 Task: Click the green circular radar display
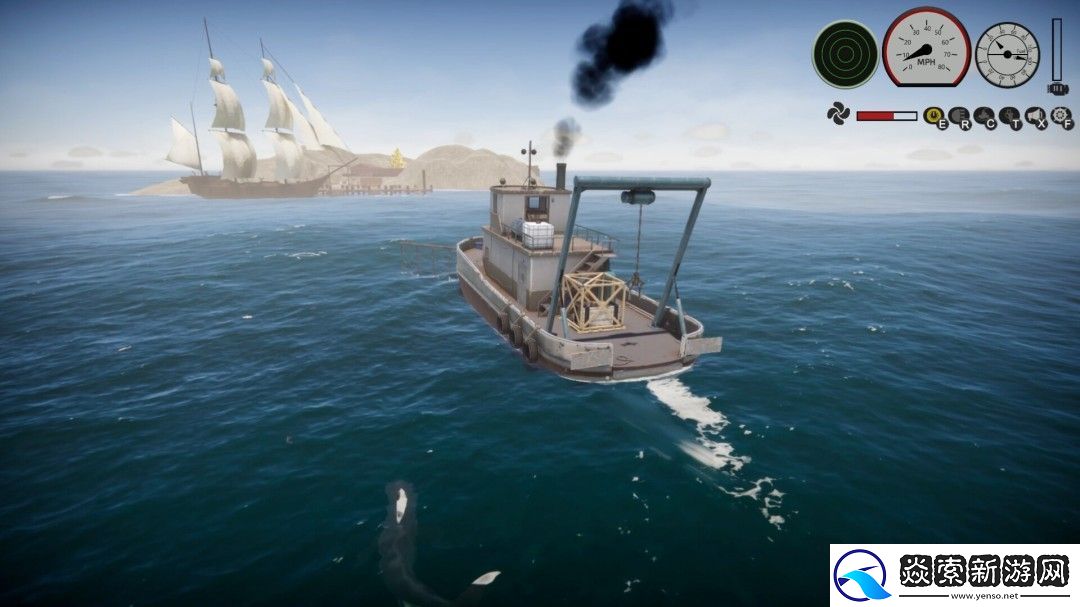(845, 54)
